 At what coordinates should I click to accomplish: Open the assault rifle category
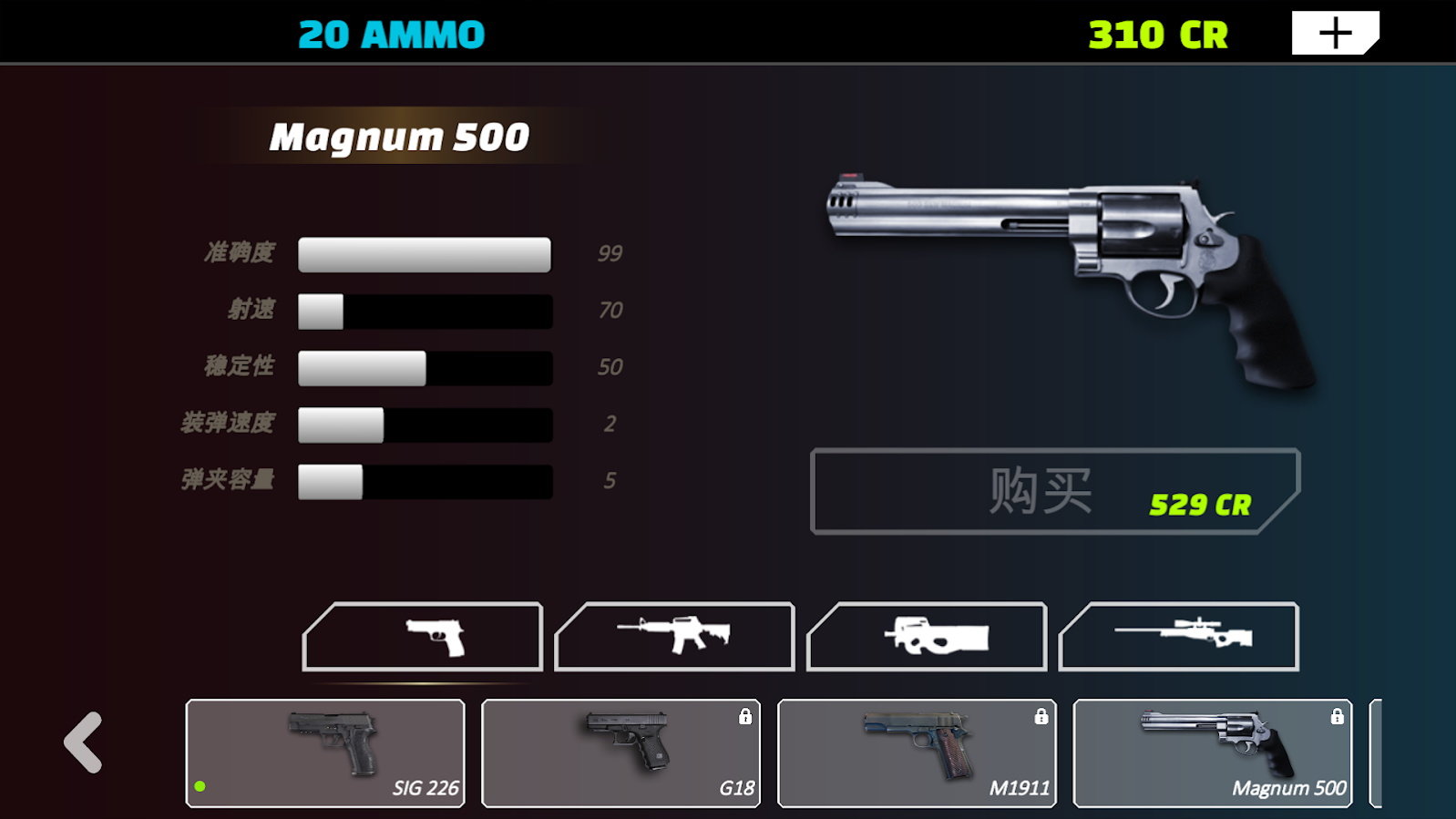[x=674, y=637]
